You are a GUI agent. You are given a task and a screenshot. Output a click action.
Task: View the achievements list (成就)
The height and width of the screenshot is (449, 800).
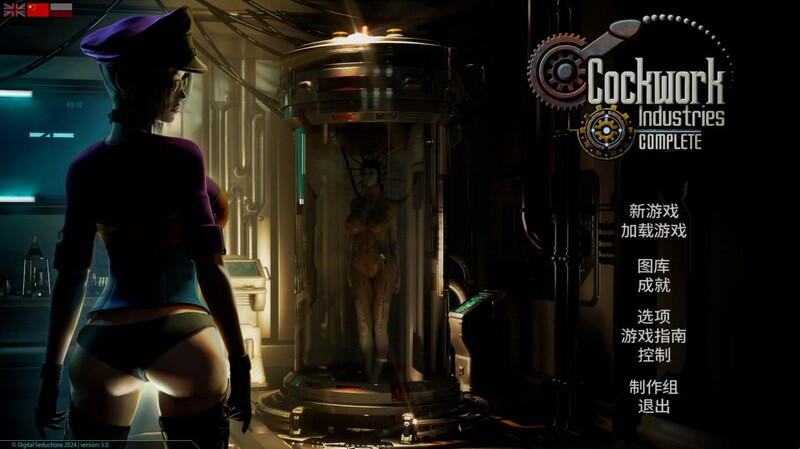(x=653, y=285)
